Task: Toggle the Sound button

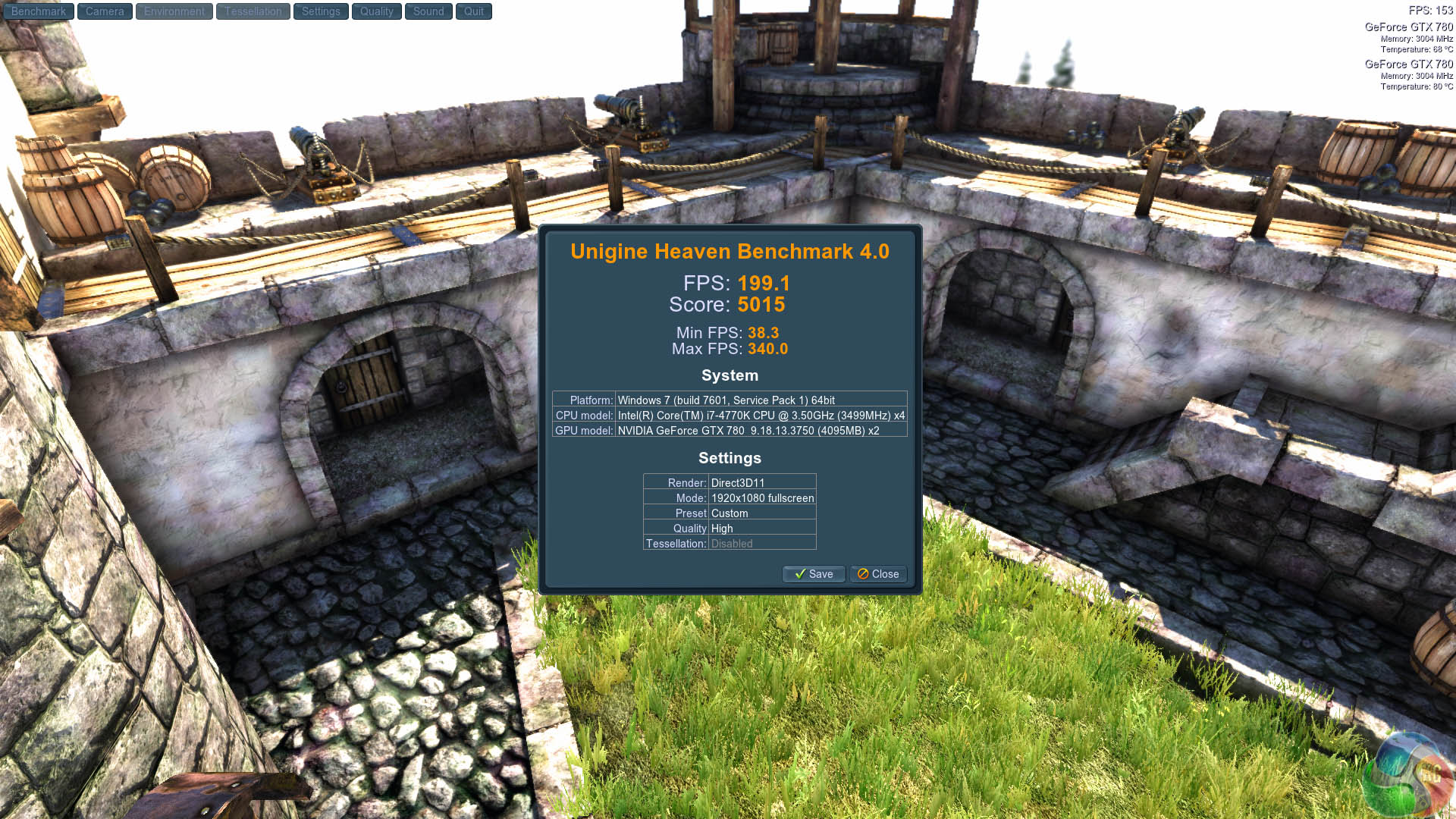Action: [x=428, y=11]
